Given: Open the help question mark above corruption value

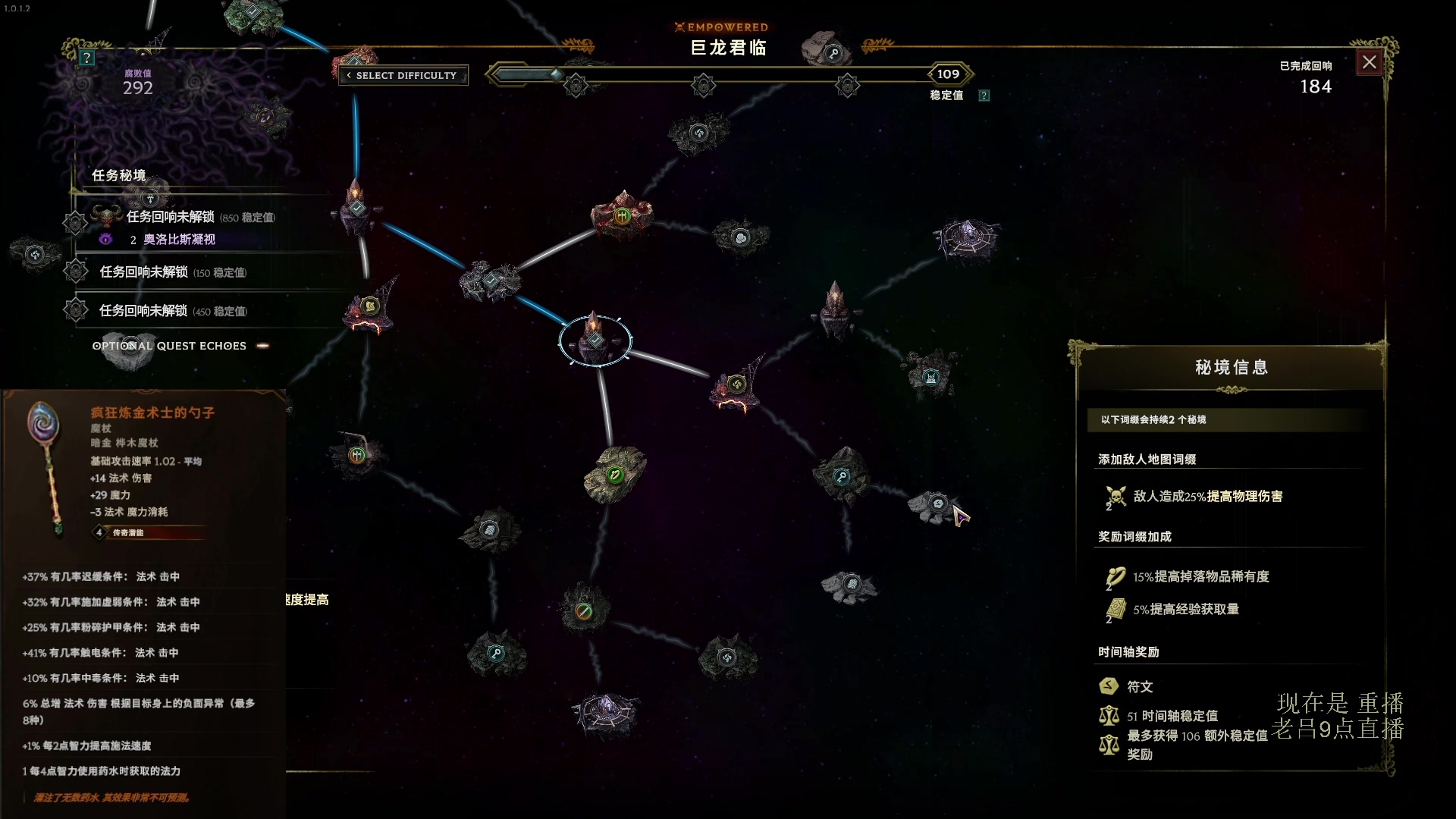Looking at the screenshot, I should [87, 58].
